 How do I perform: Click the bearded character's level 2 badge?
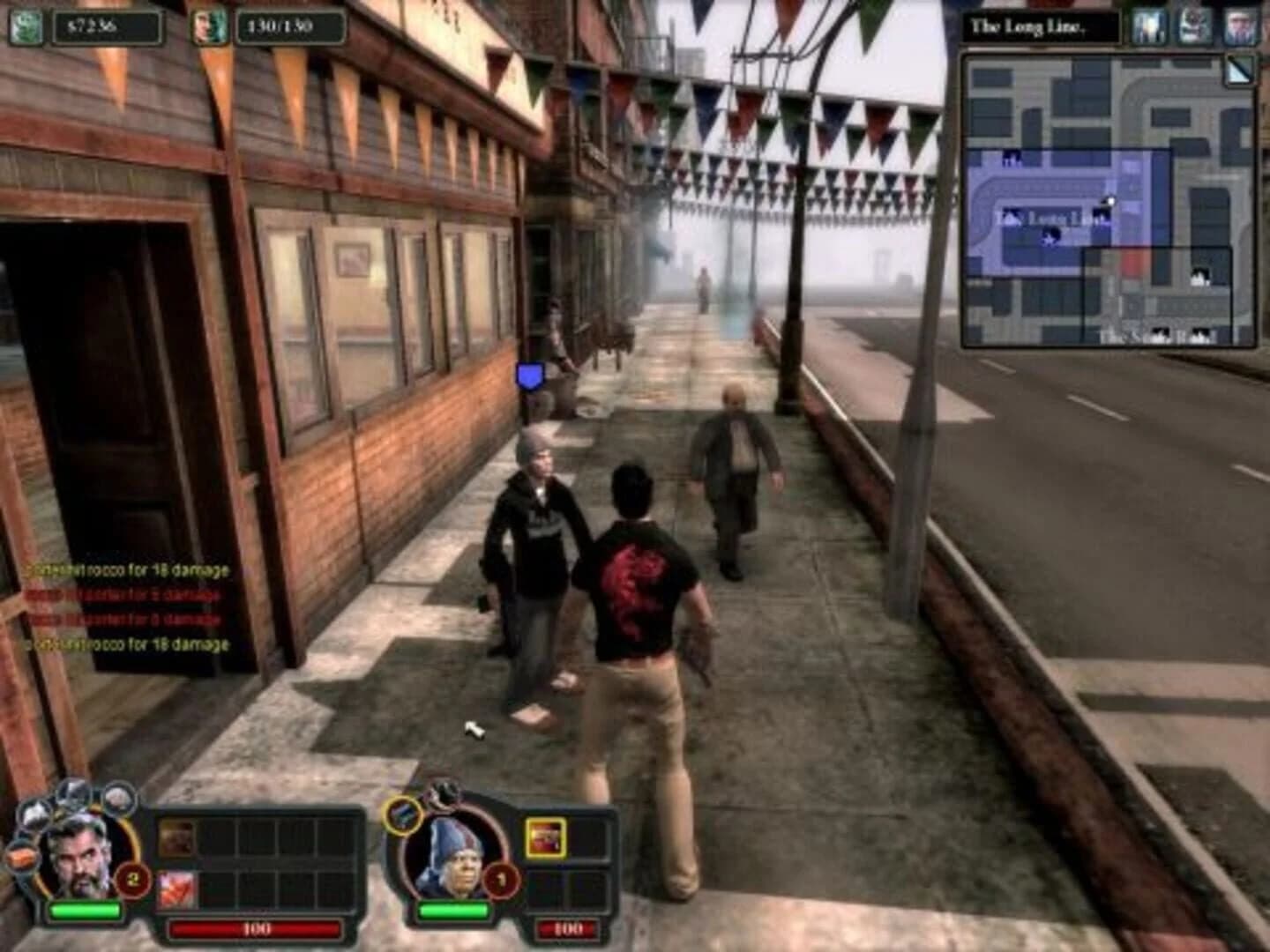click(x=132, y=880)
